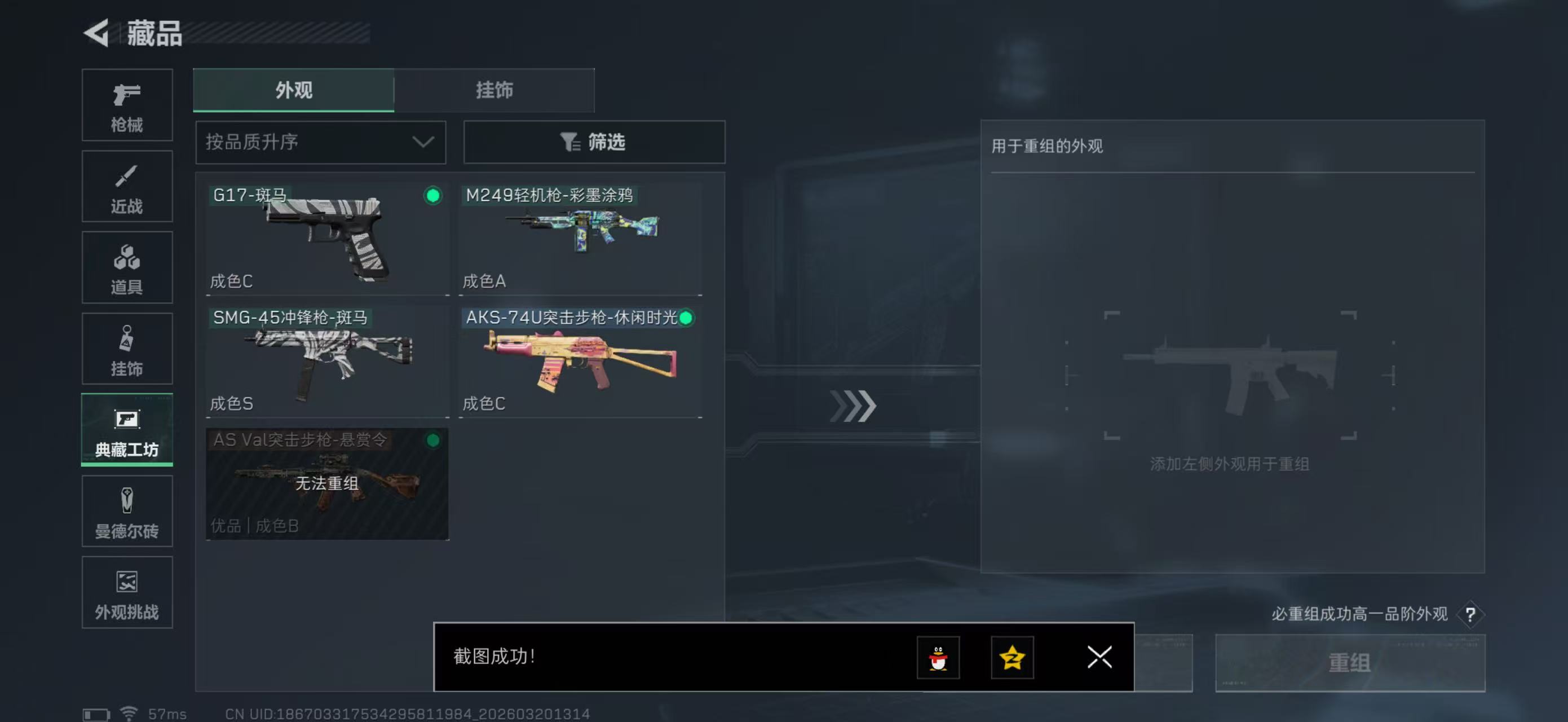Open the 筛选 filter options
The width and height of the screenshot is (1568, 722).
594,142
